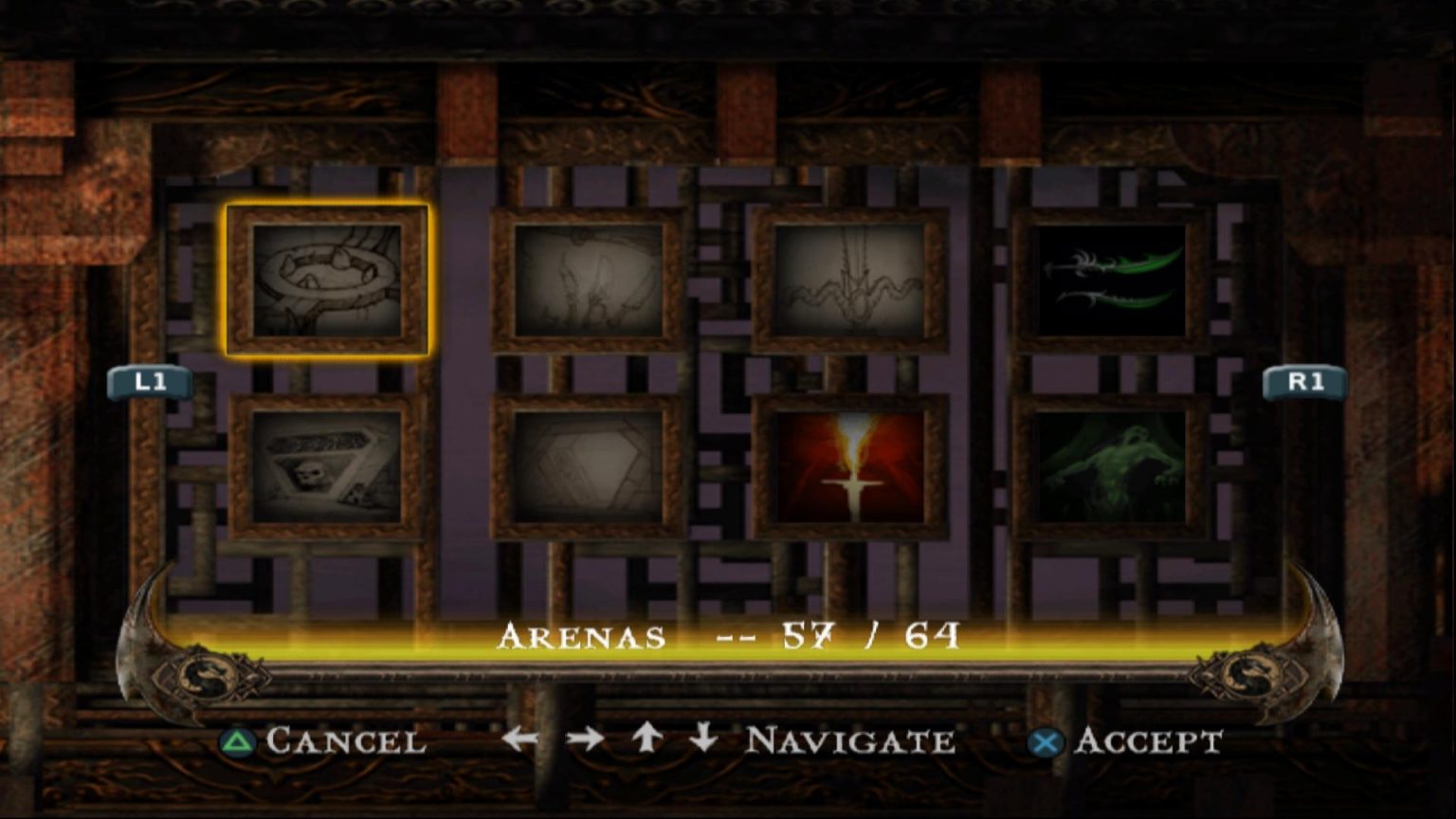Image resolution: width=1456 pixels, height=819 pixels.
Task: Click the down Navigate arrow
Action: tap(702, 739)
